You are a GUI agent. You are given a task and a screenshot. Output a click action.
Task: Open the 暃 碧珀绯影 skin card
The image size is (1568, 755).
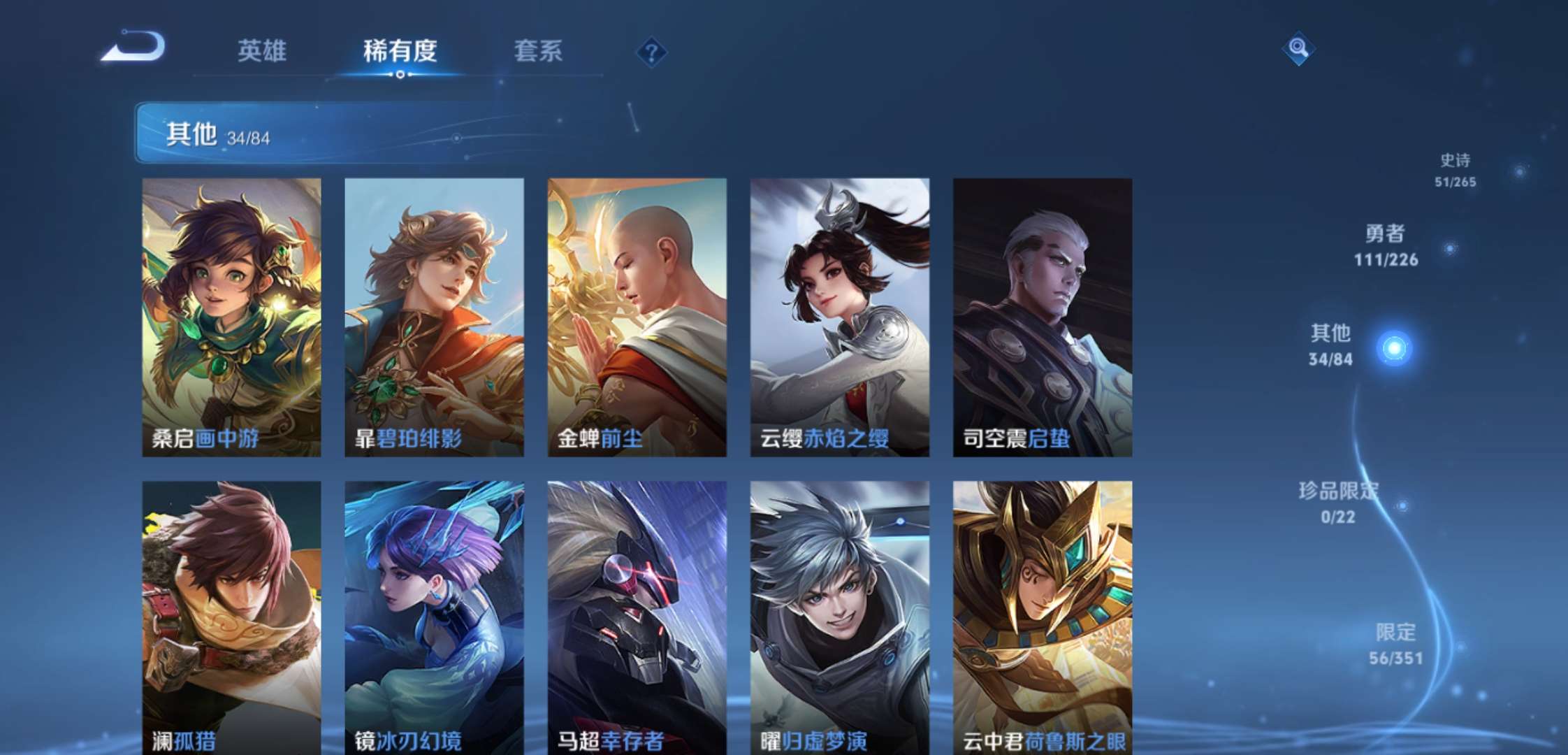point(435,315)
